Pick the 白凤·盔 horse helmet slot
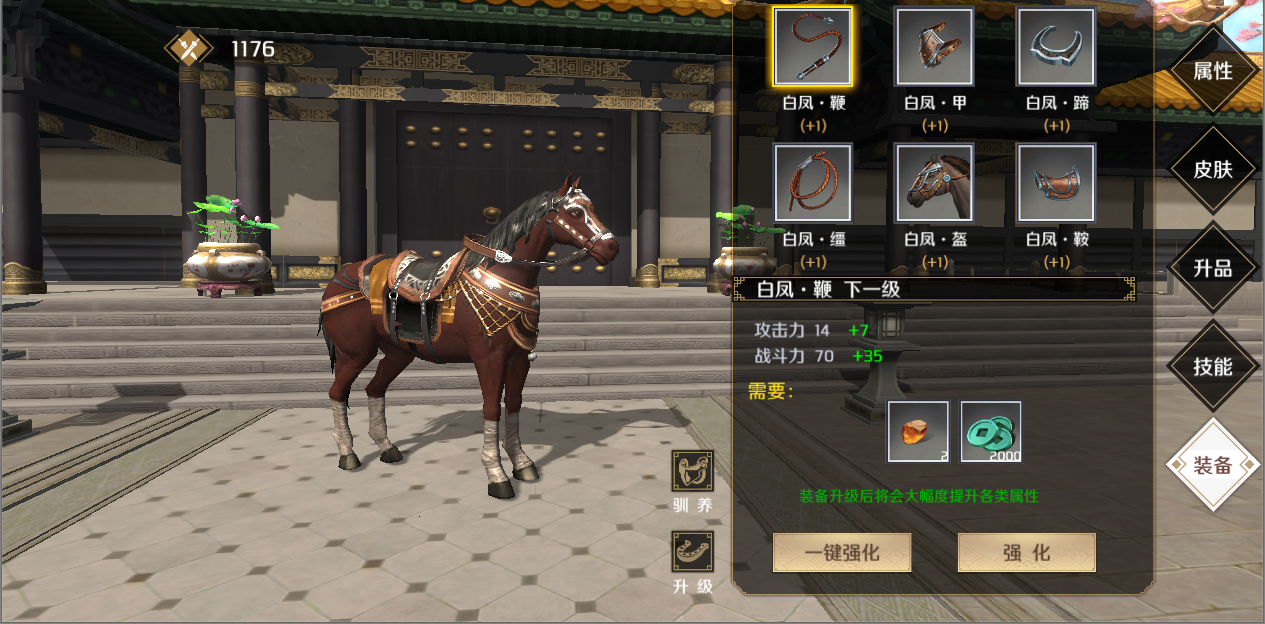 pyautogui.click(x=934, y=182)
